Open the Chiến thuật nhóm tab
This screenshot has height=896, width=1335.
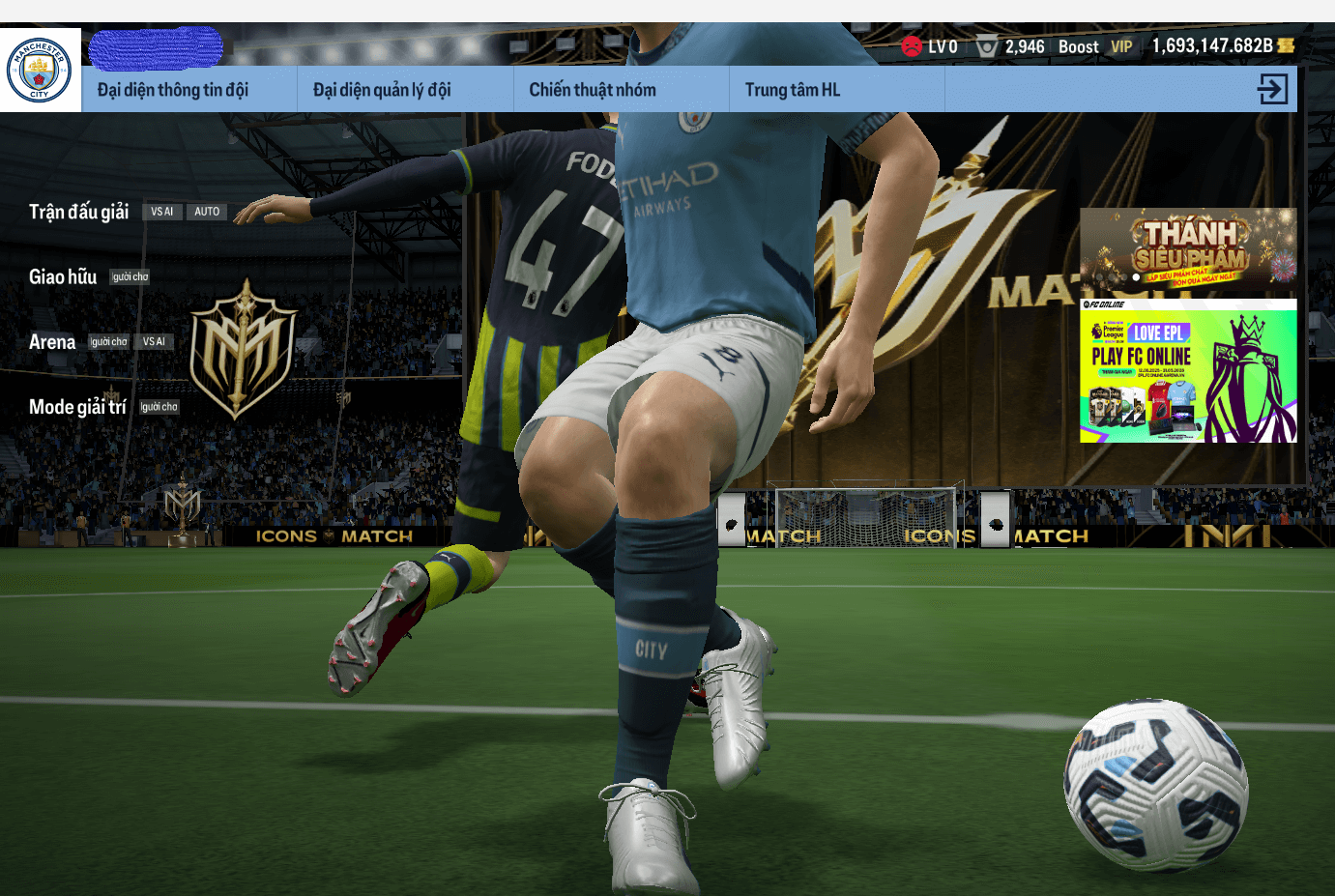592,90
